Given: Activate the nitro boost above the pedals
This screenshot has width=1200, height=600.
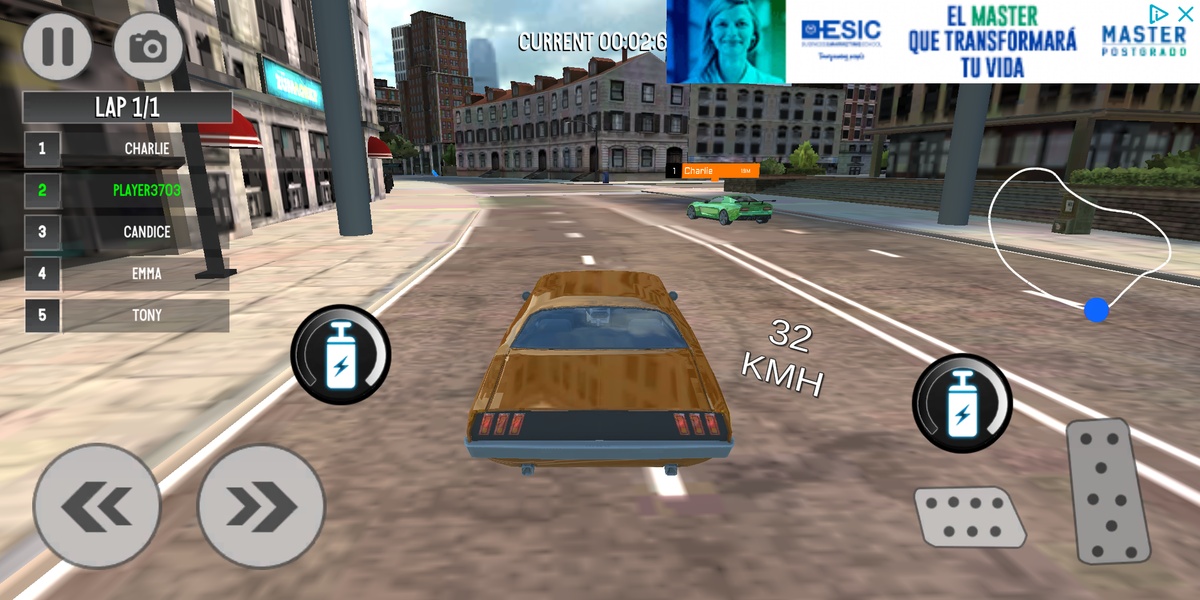Looking at the screenshot, I should pos(962,403).
